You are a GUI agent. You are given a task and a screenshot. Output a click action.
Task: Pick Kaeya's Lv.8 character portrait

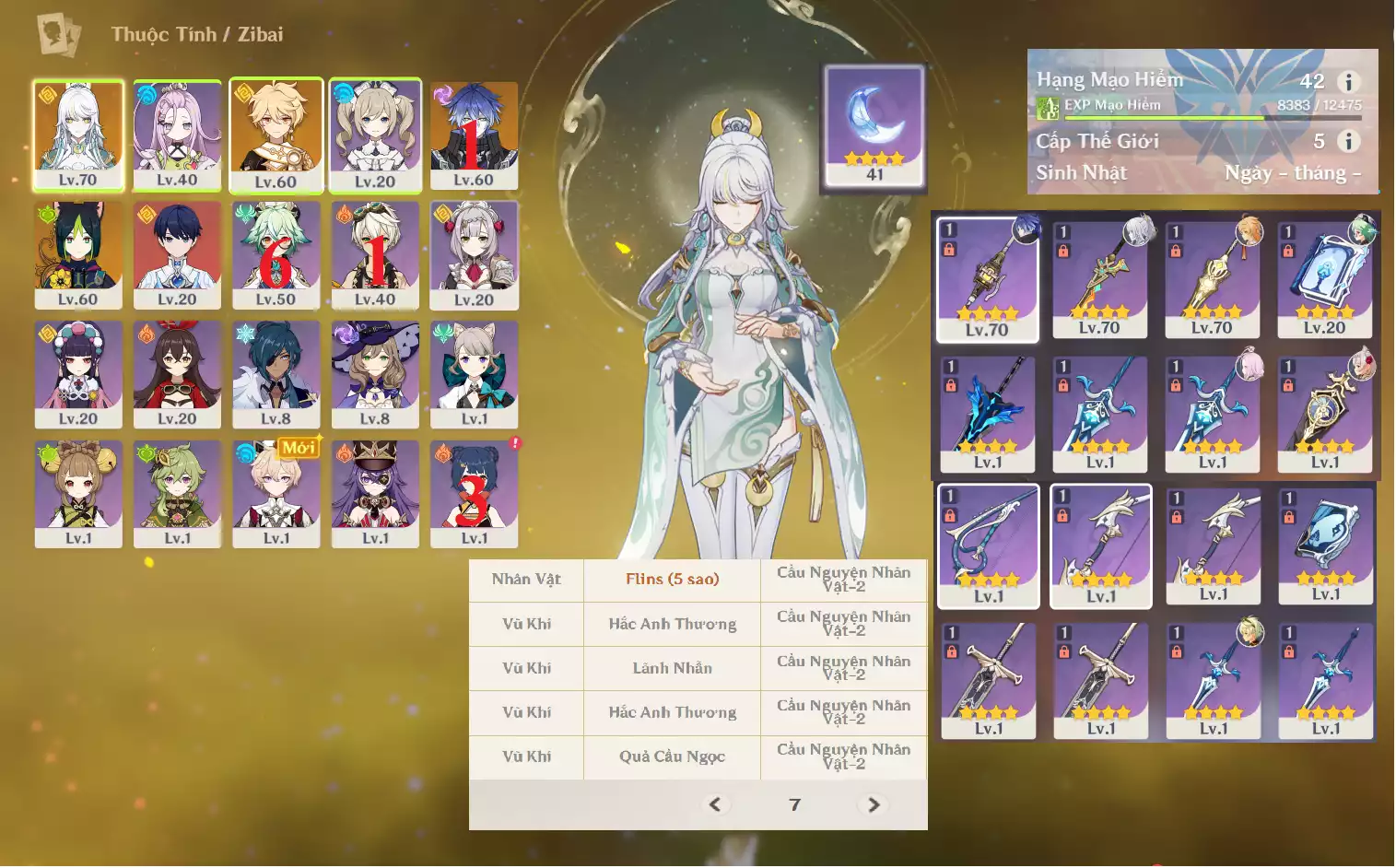pos(276,374)
